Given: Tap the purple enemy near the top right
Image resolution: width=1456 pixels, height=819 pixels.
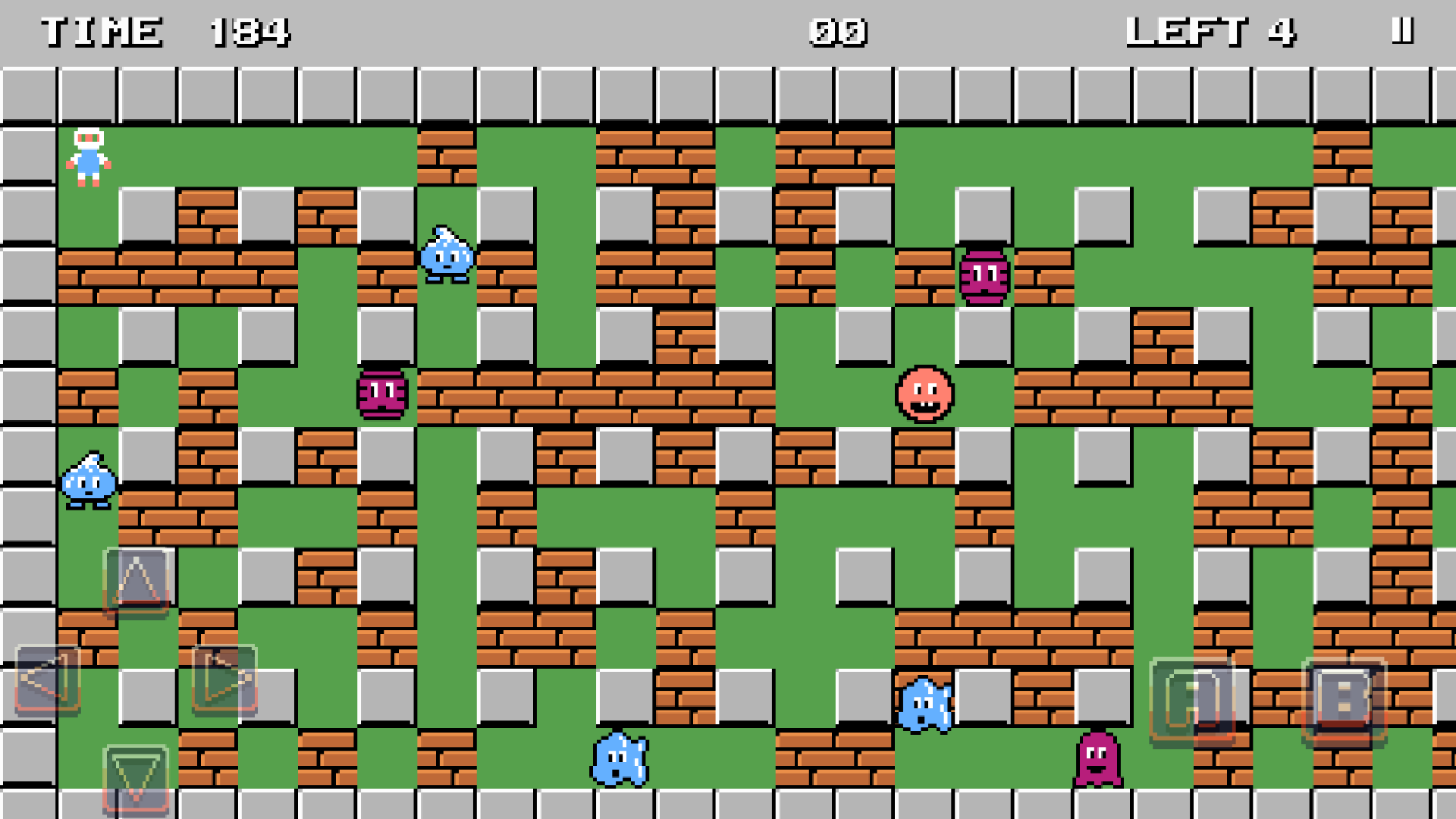Looking at the screenshot, I should [985, 275].
